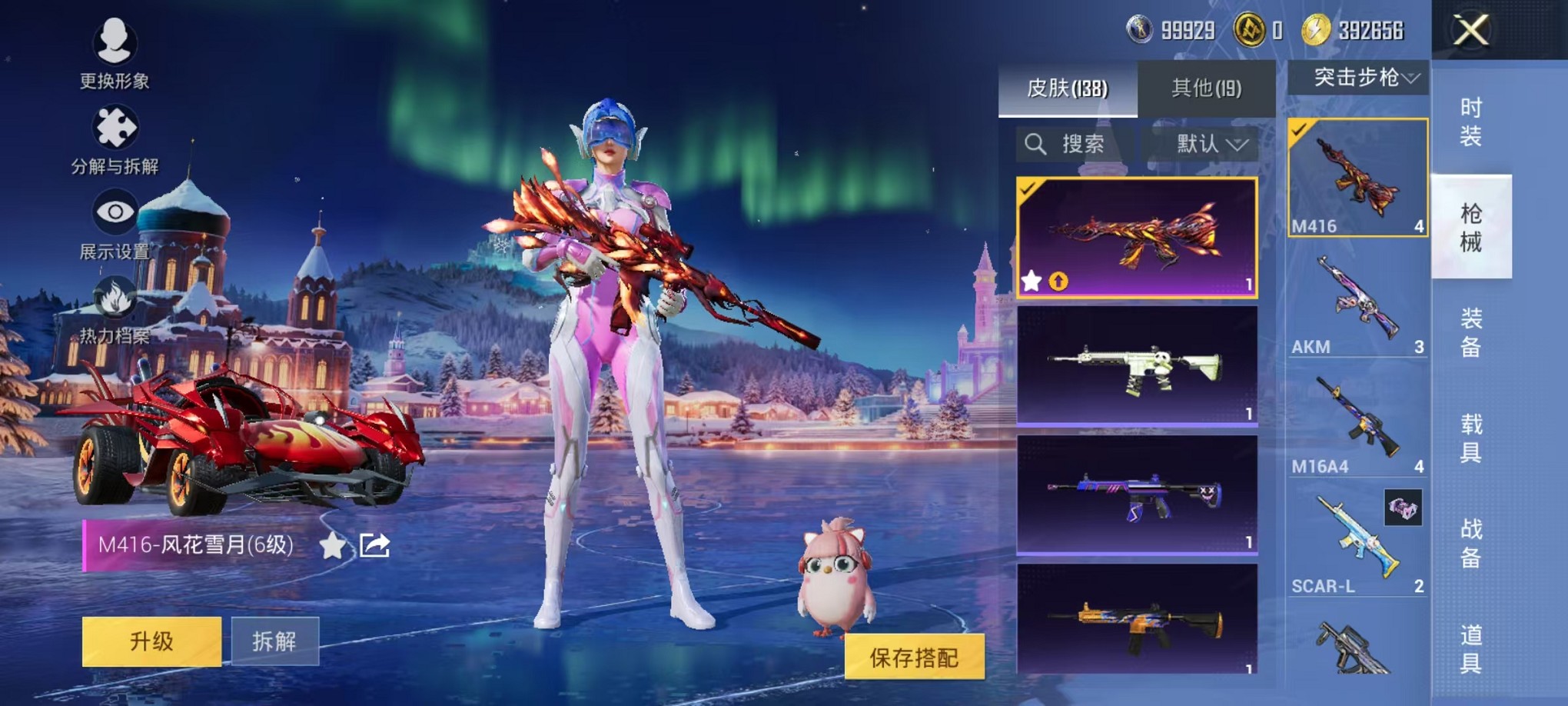Open the 突击步枪 weapon type dropdown
The image size is (1568, 706).
(1358, 78)
